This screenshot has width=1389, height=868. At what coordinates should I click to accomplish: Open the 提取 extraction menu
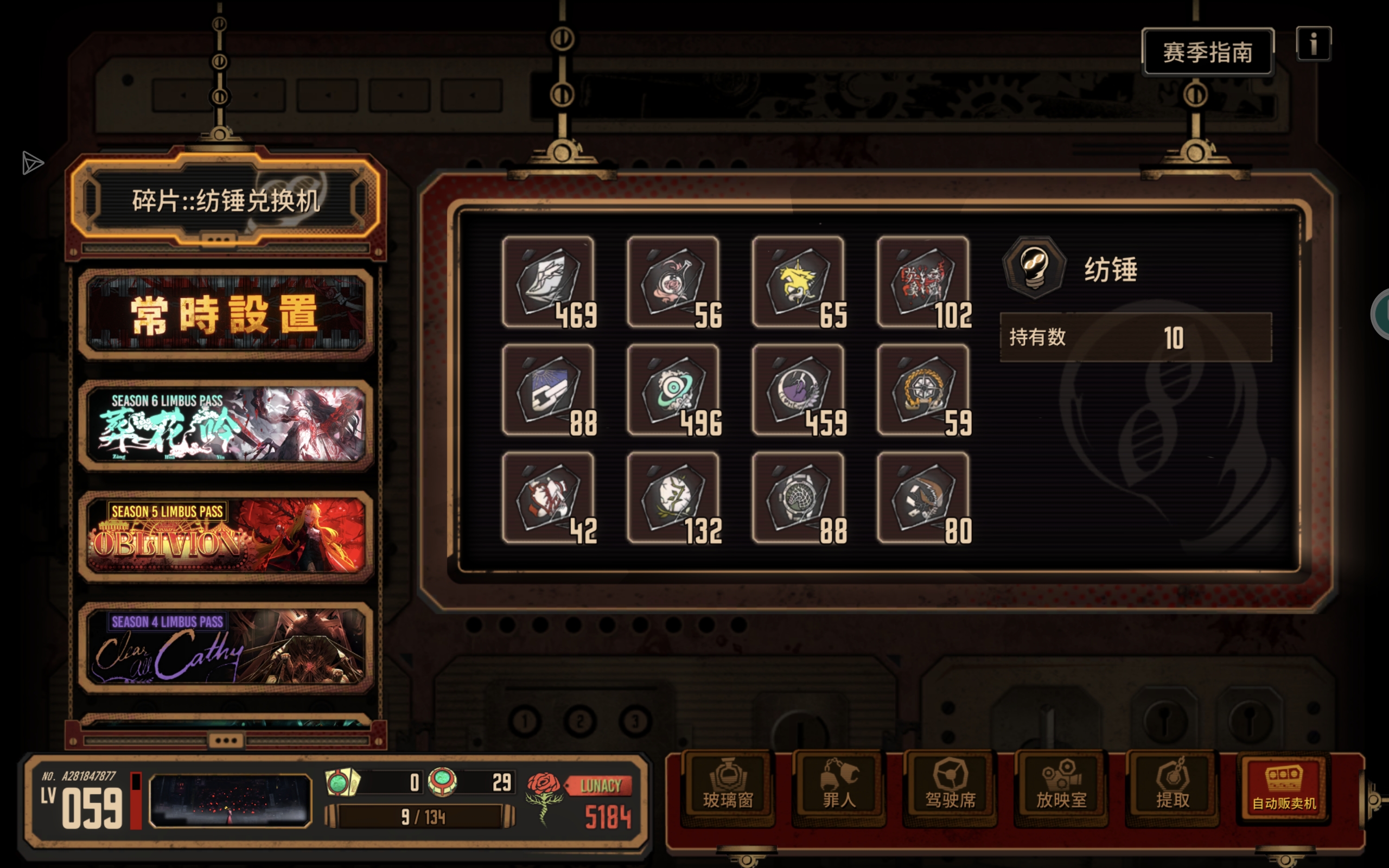[x=1172, y=787]
